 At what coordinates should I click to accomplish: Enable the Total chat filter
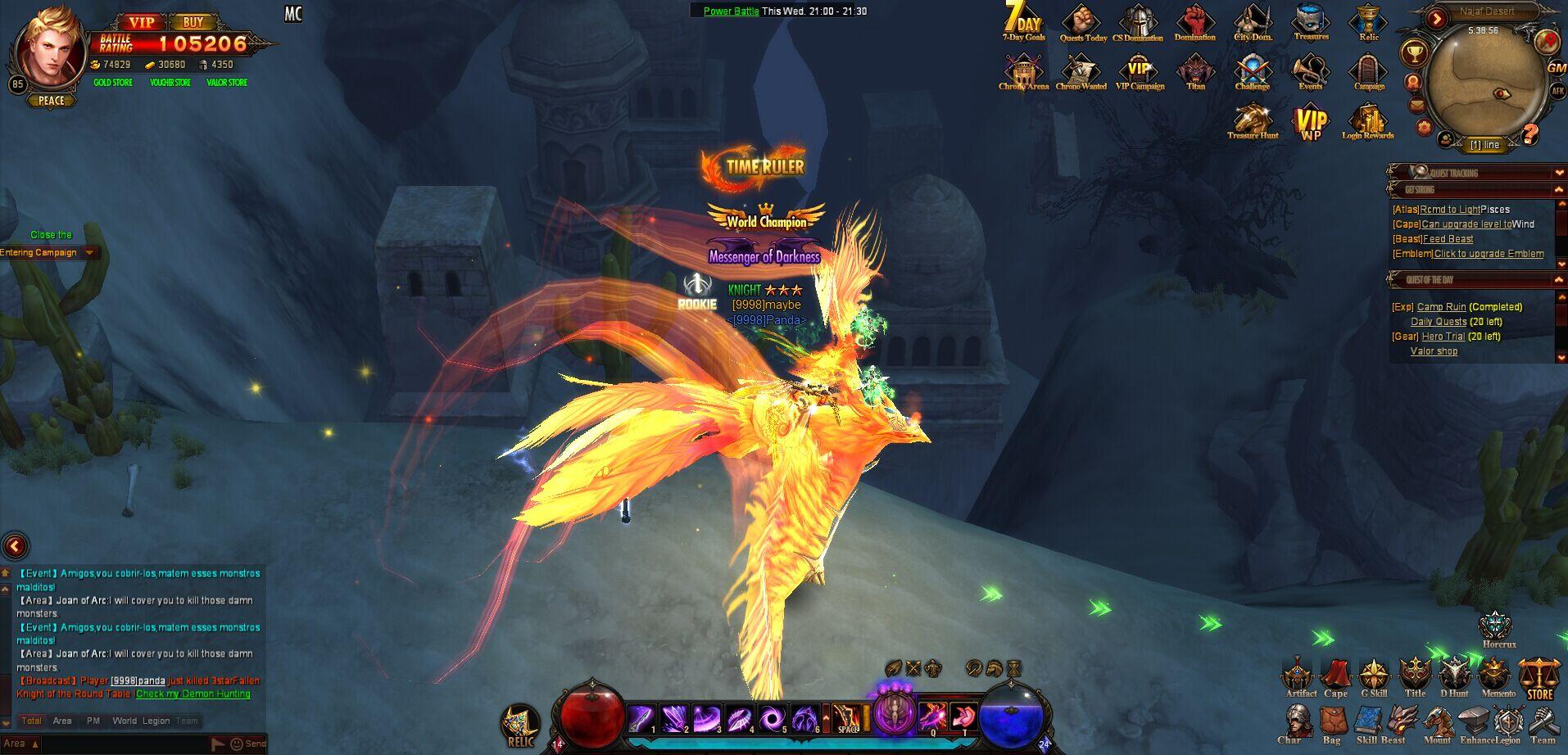(31, 721)
